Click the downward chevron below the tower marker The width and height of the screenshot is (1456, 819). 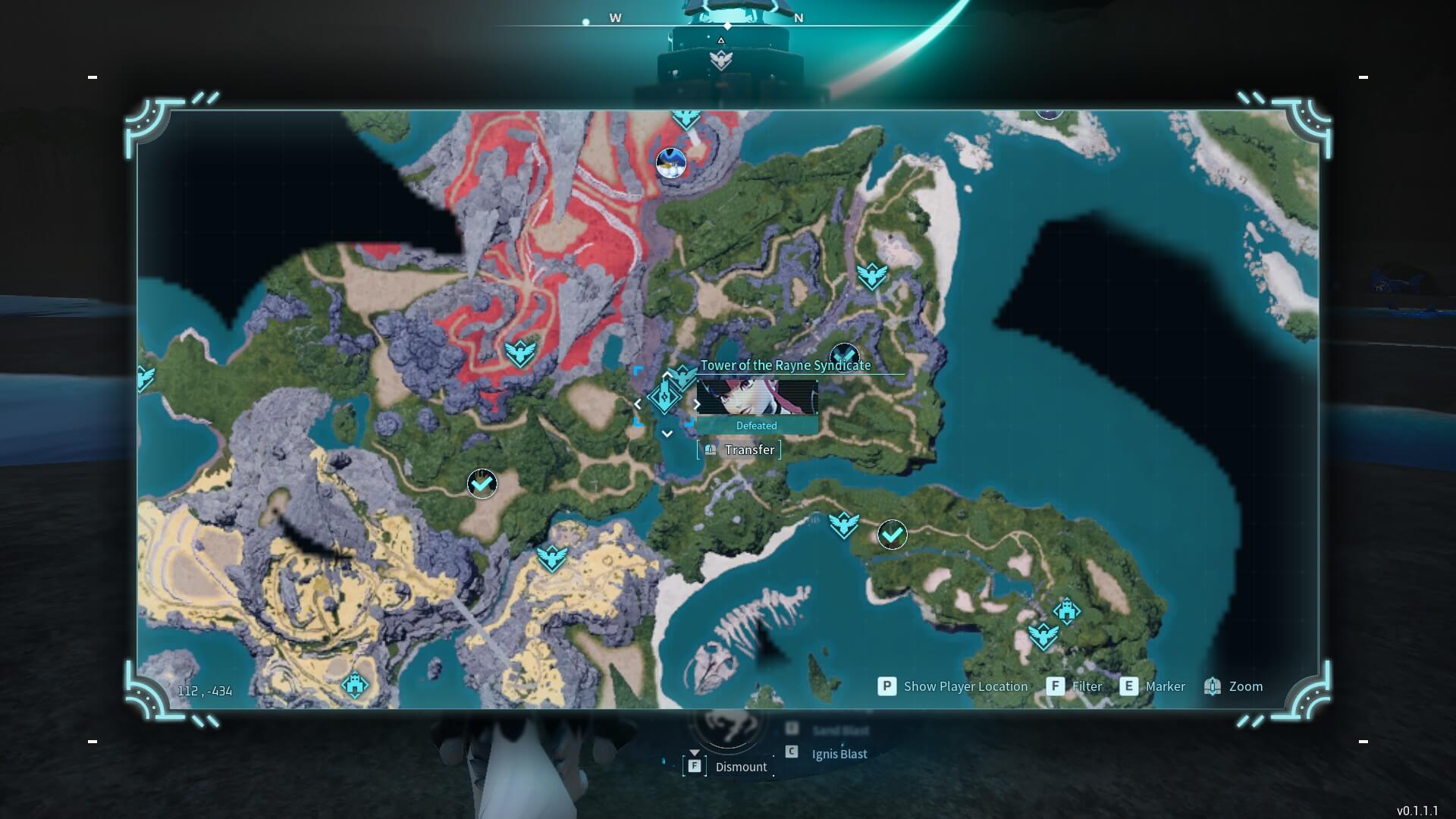pos(667,433)
